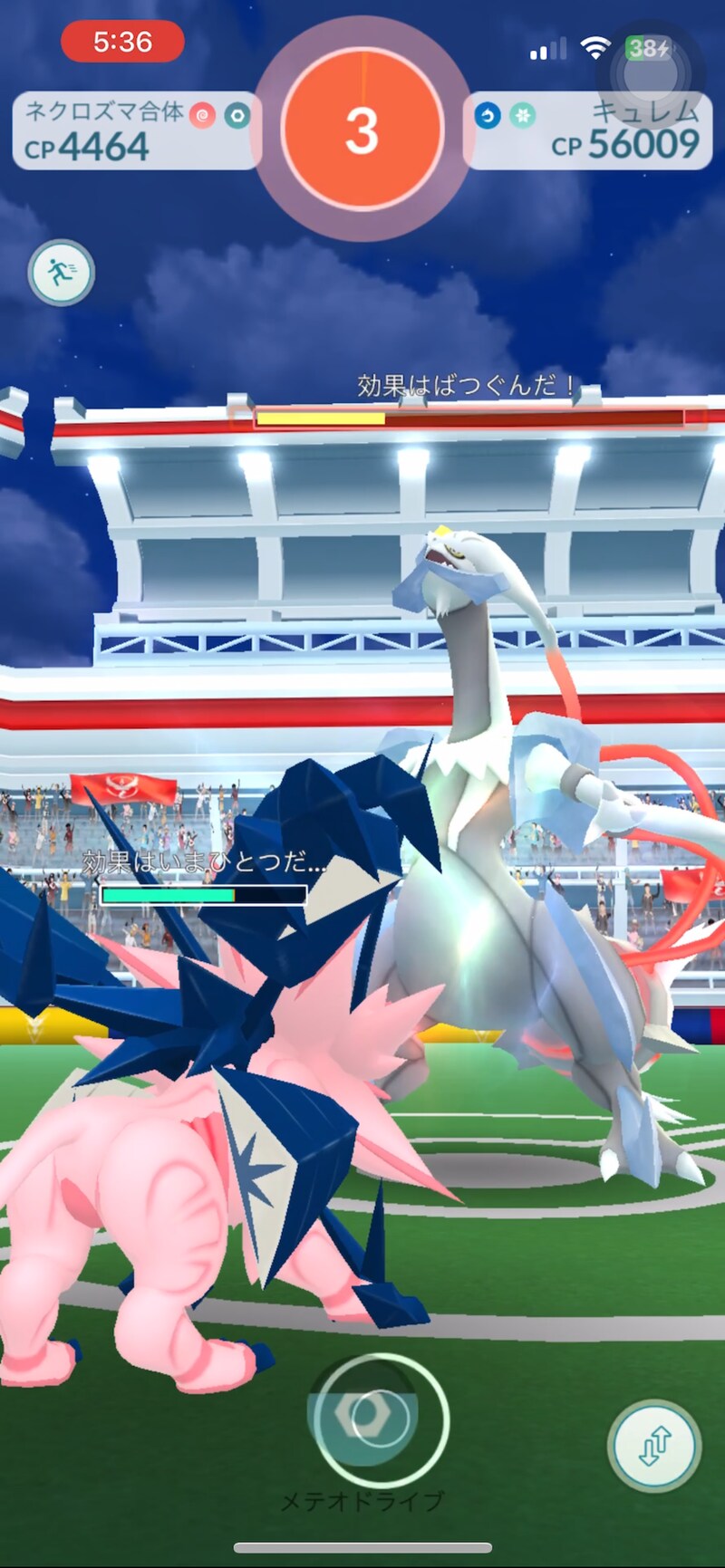Open the Pokémon swap button
This screenshot has width=725, height=1568.
coord(653,1445)
